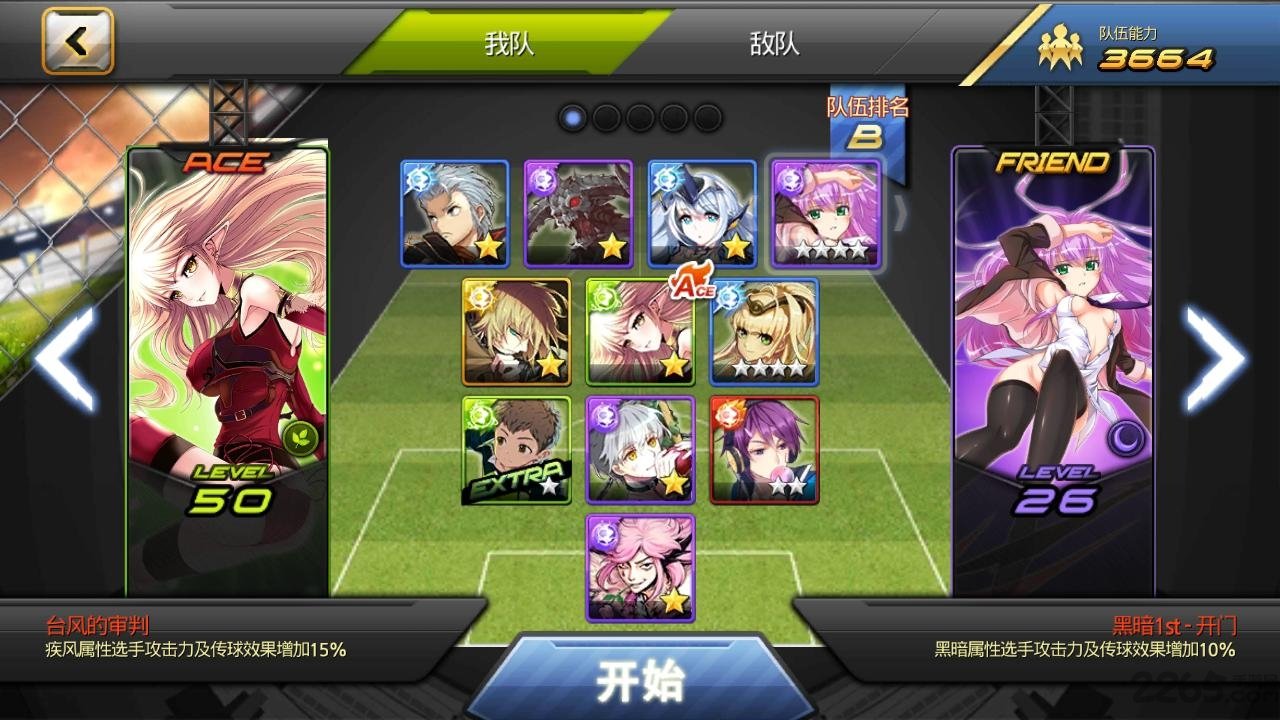Viewport: 1280px width, 720px height.
Task: Select the dark armored monster player tile
Action: coord(579,214)
